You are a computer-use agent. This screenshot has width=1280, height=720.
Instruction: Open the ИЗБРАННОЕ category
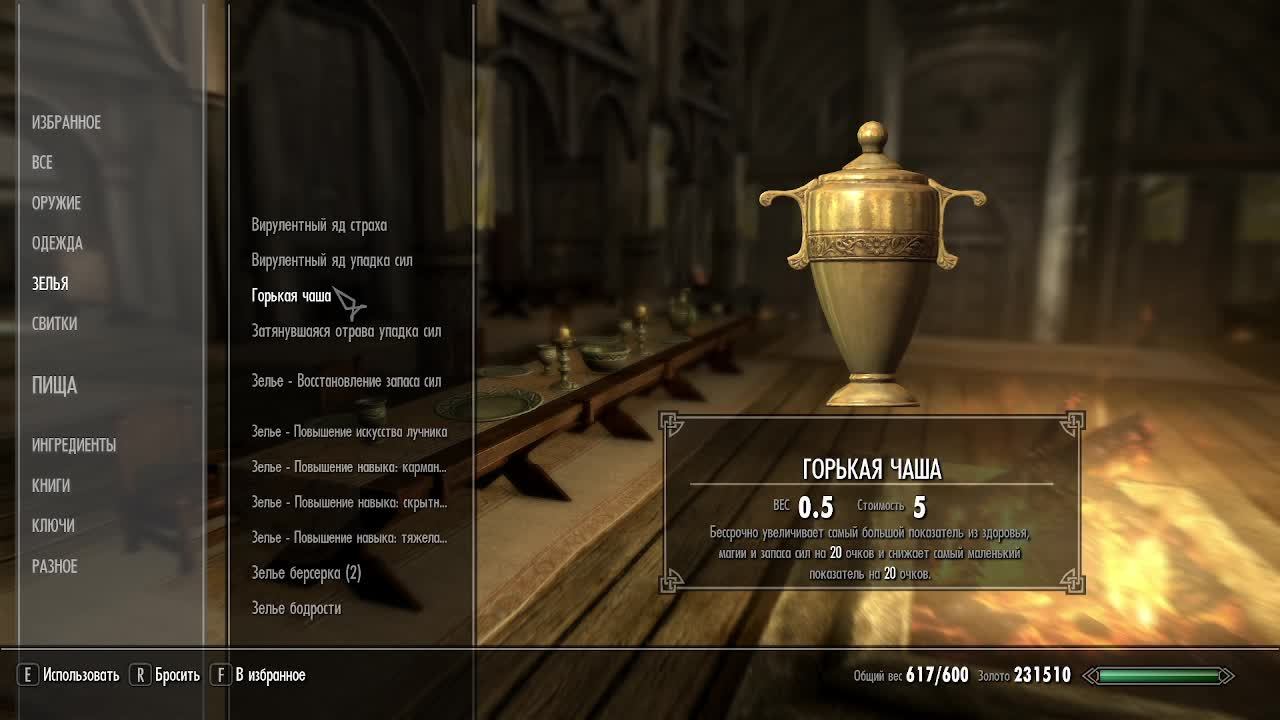(66, 122)
